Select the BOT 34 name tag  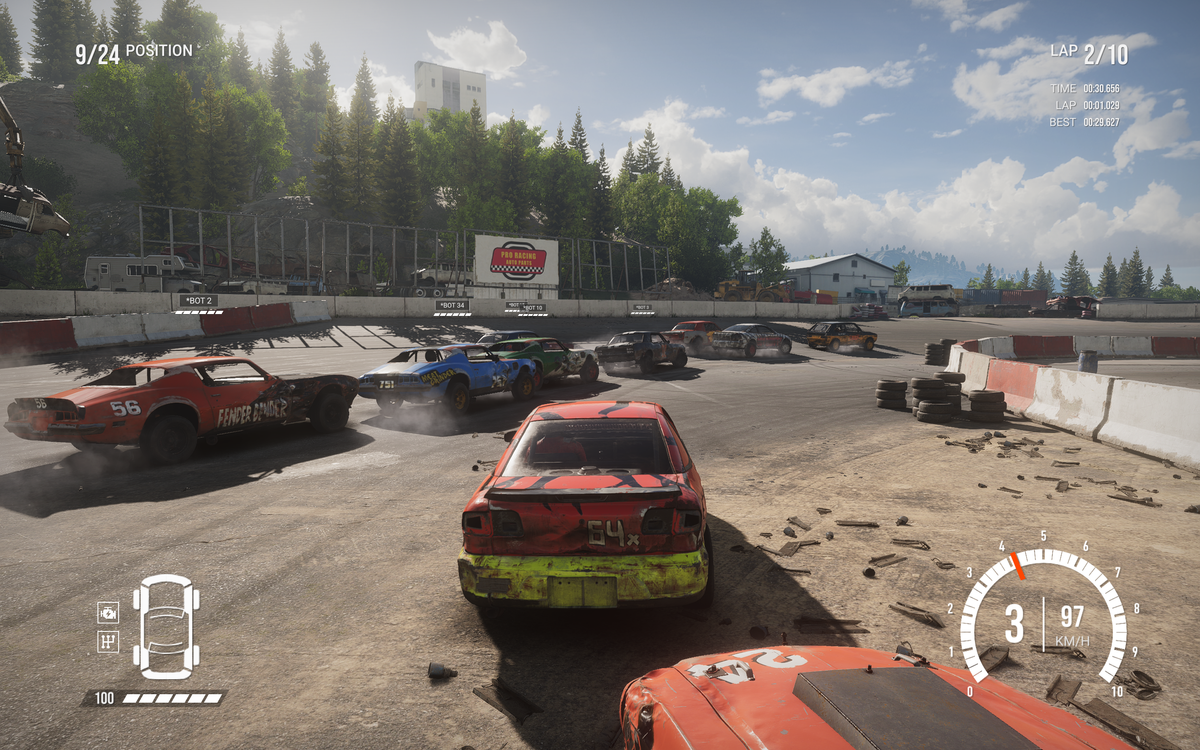point(451,305)
